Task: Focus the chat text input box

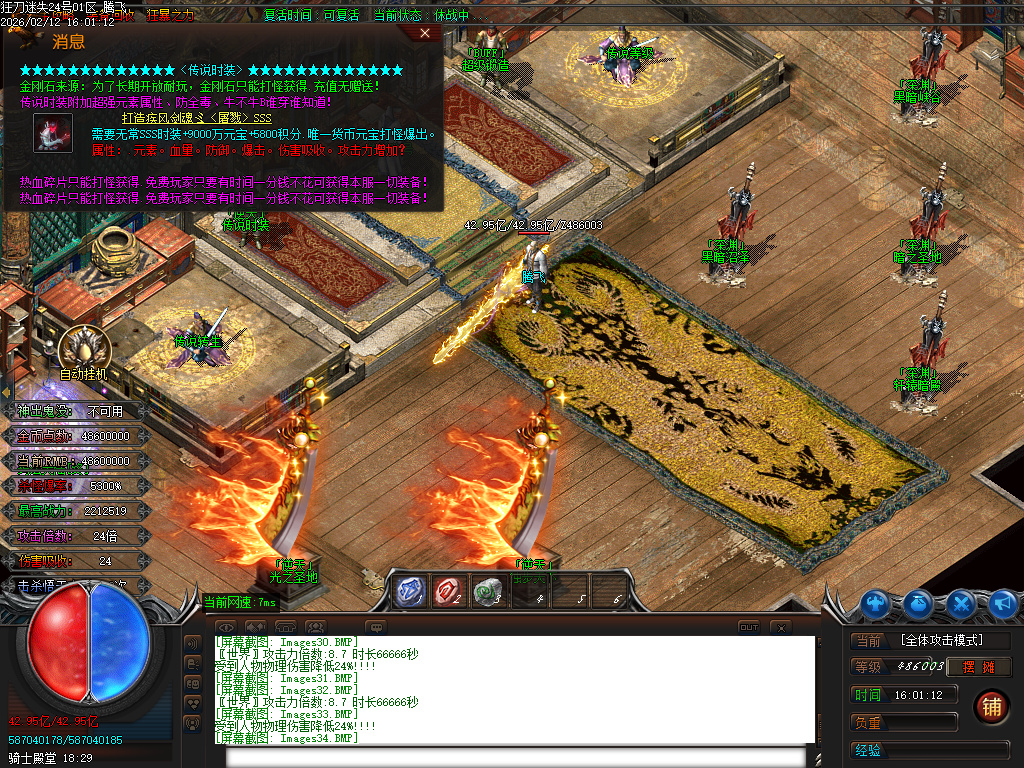Action: [x=520, y=756]
